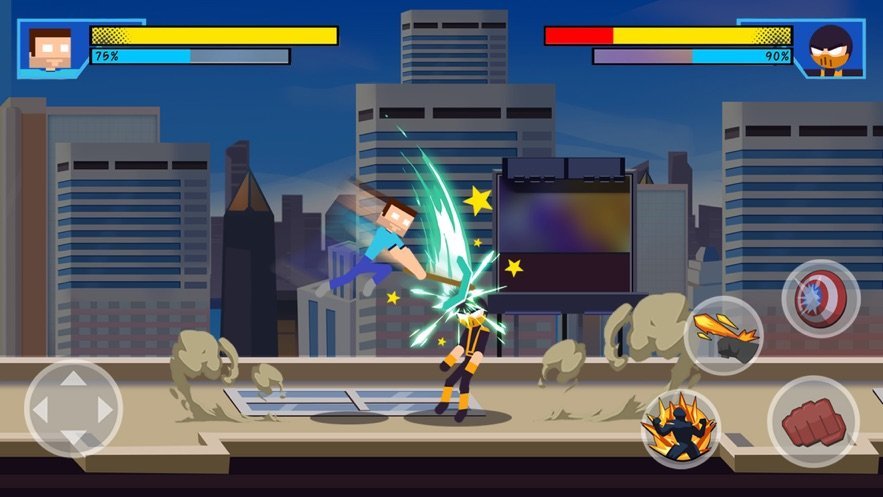
Task: Click the blocky player portrait
Action: pos(50,48)
